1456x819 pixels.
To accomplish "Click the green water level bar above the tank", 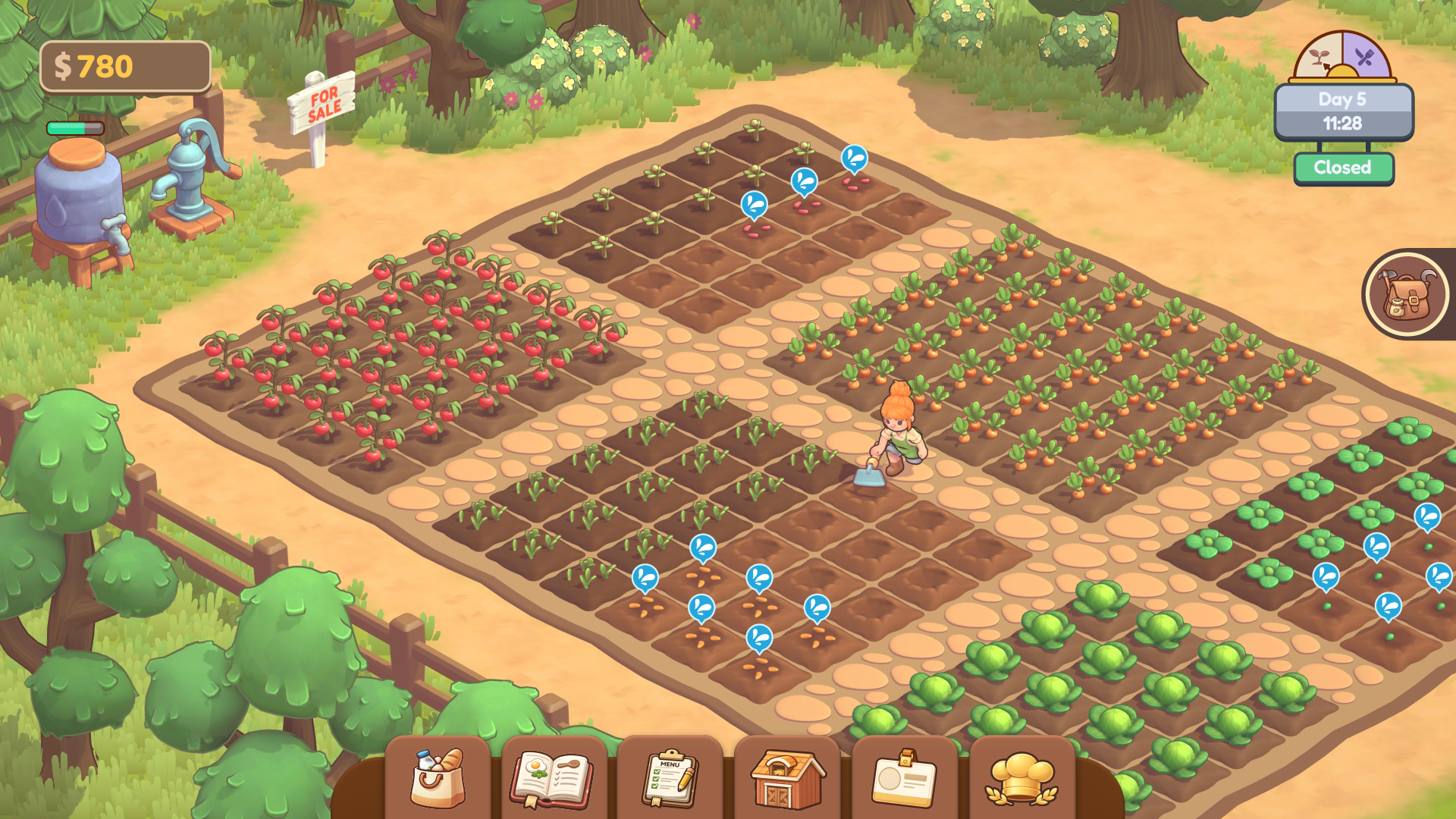I will coord(74,129).
